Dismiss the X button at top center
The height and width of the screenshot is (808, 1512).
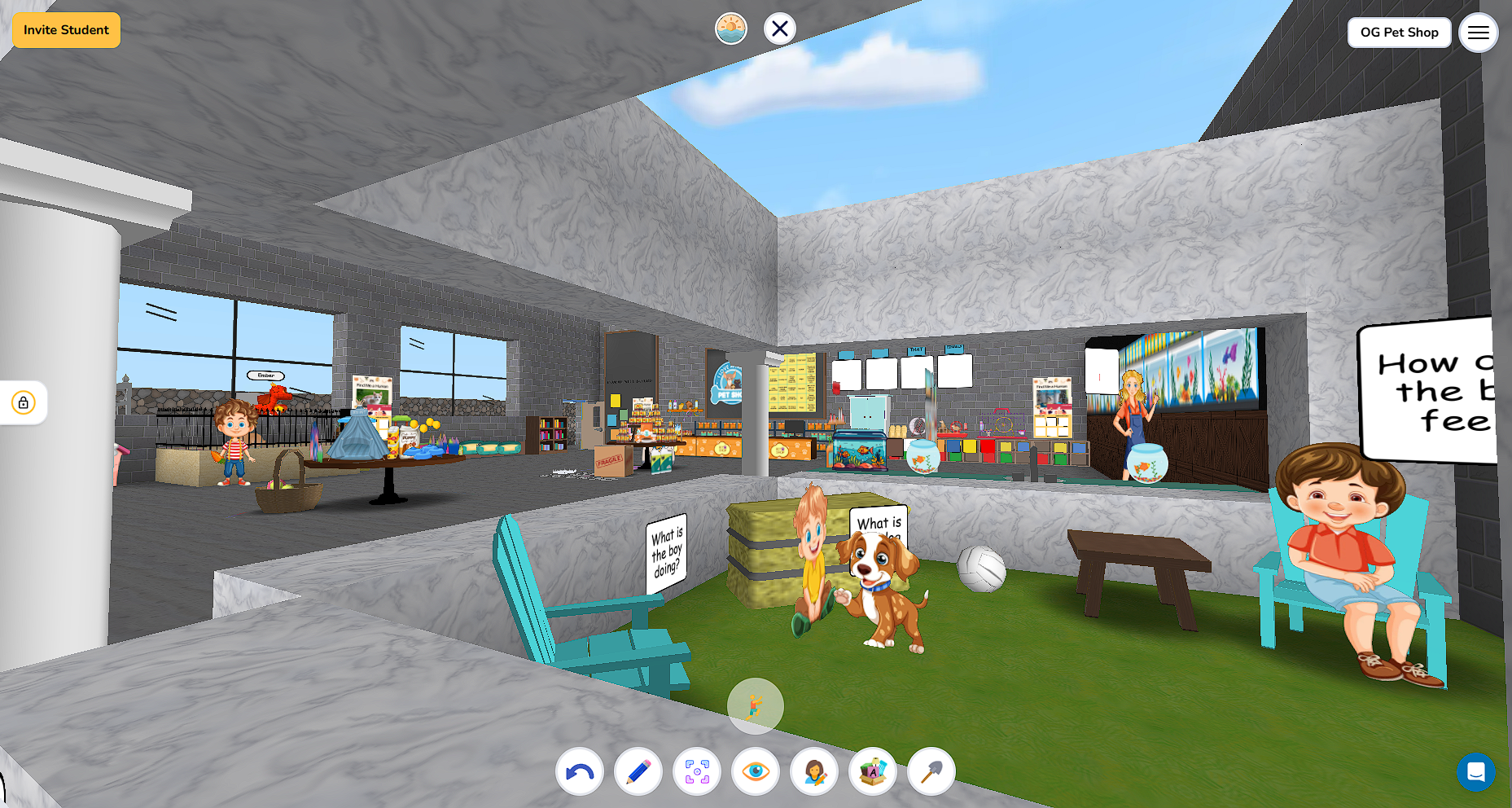click(x=779, y=29)
